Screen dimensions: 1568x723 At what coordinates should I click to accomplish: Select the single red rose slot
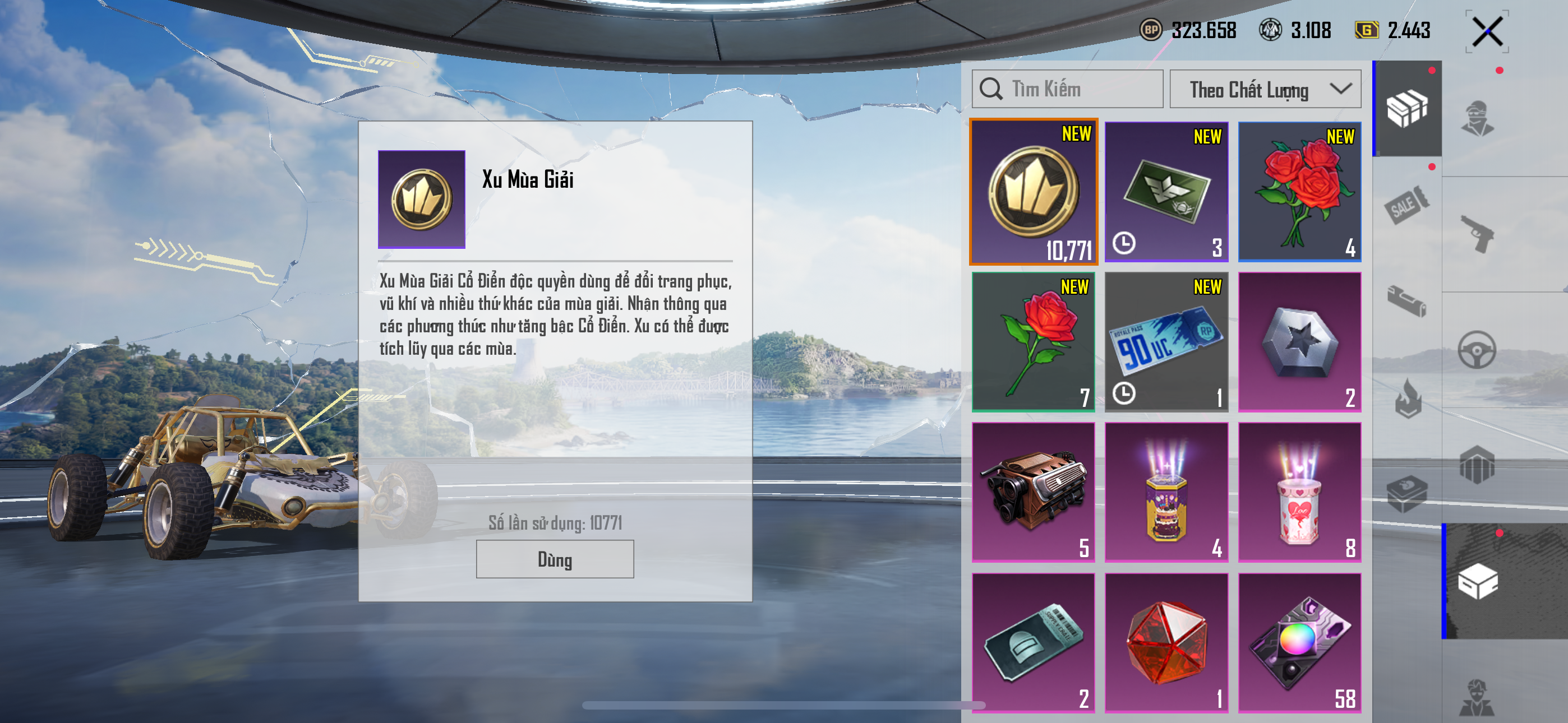1033,341
